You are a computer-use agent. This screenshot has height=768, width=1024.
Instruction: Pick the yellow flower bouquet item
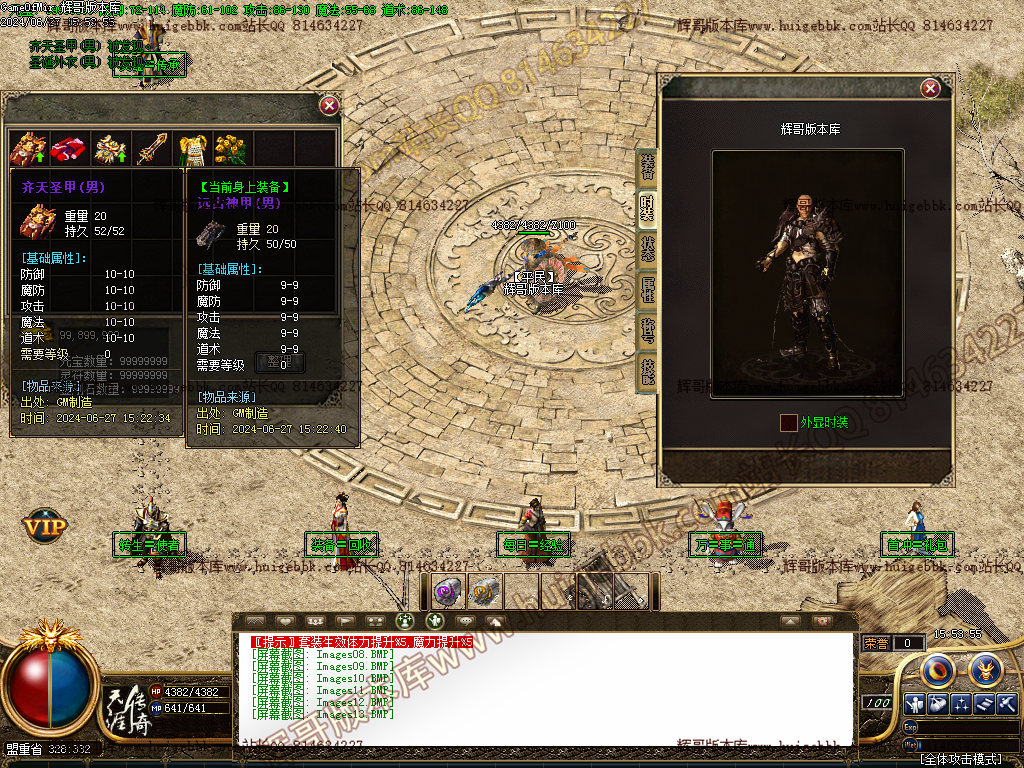230,150
